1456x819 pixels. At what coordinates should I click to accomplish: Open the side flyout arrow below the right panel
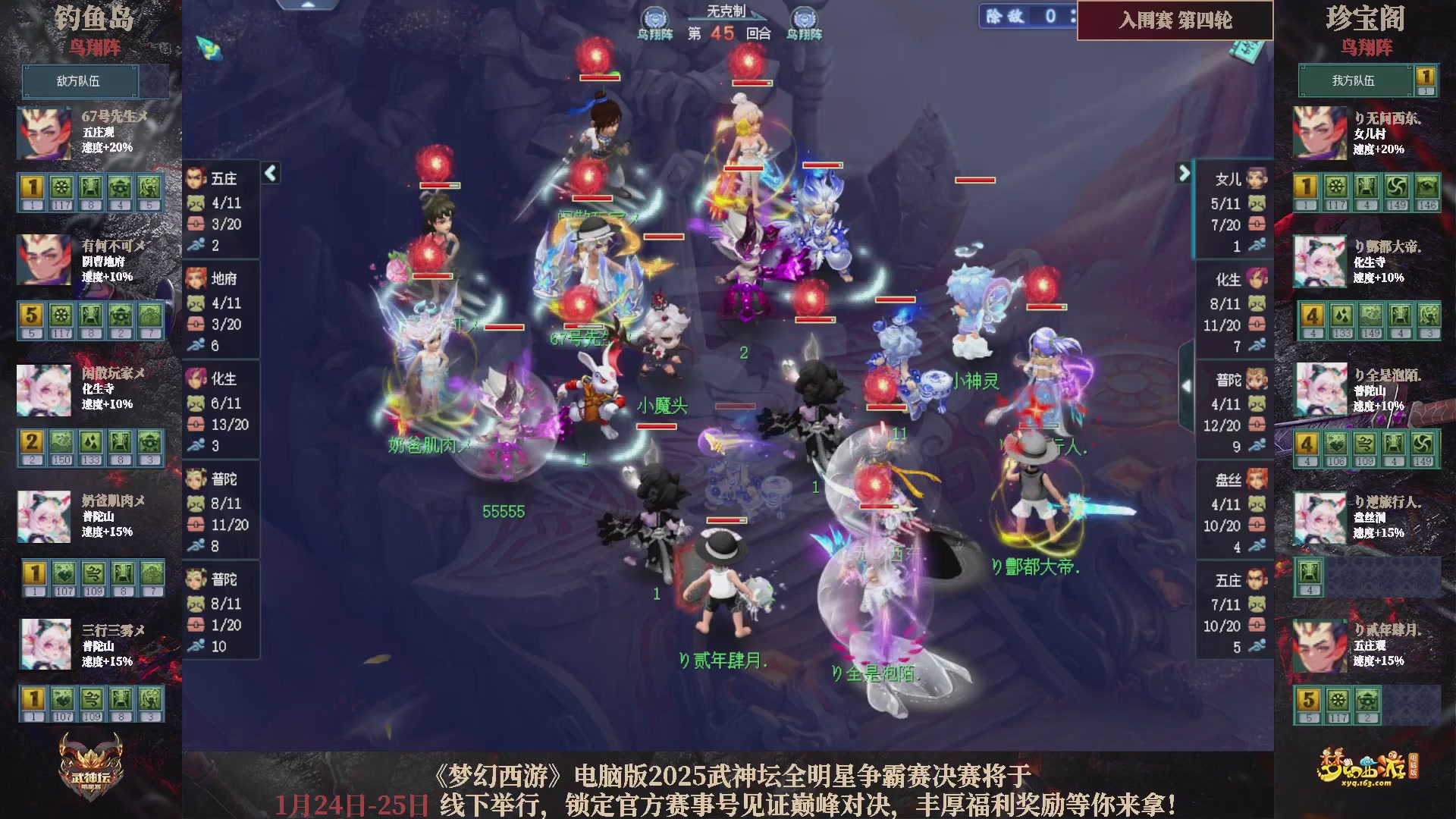[1185, 385]
